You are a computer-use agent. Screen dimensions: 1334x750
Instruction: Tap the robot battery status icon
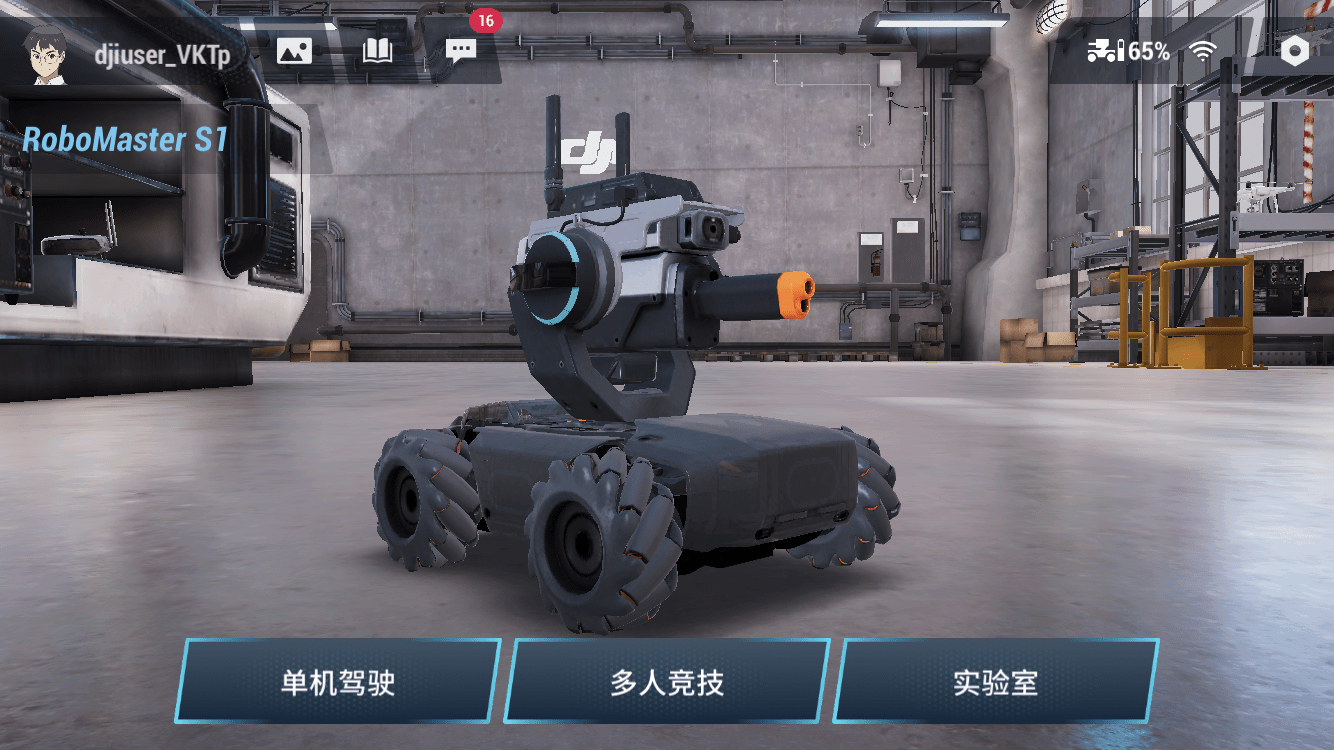1106,51
